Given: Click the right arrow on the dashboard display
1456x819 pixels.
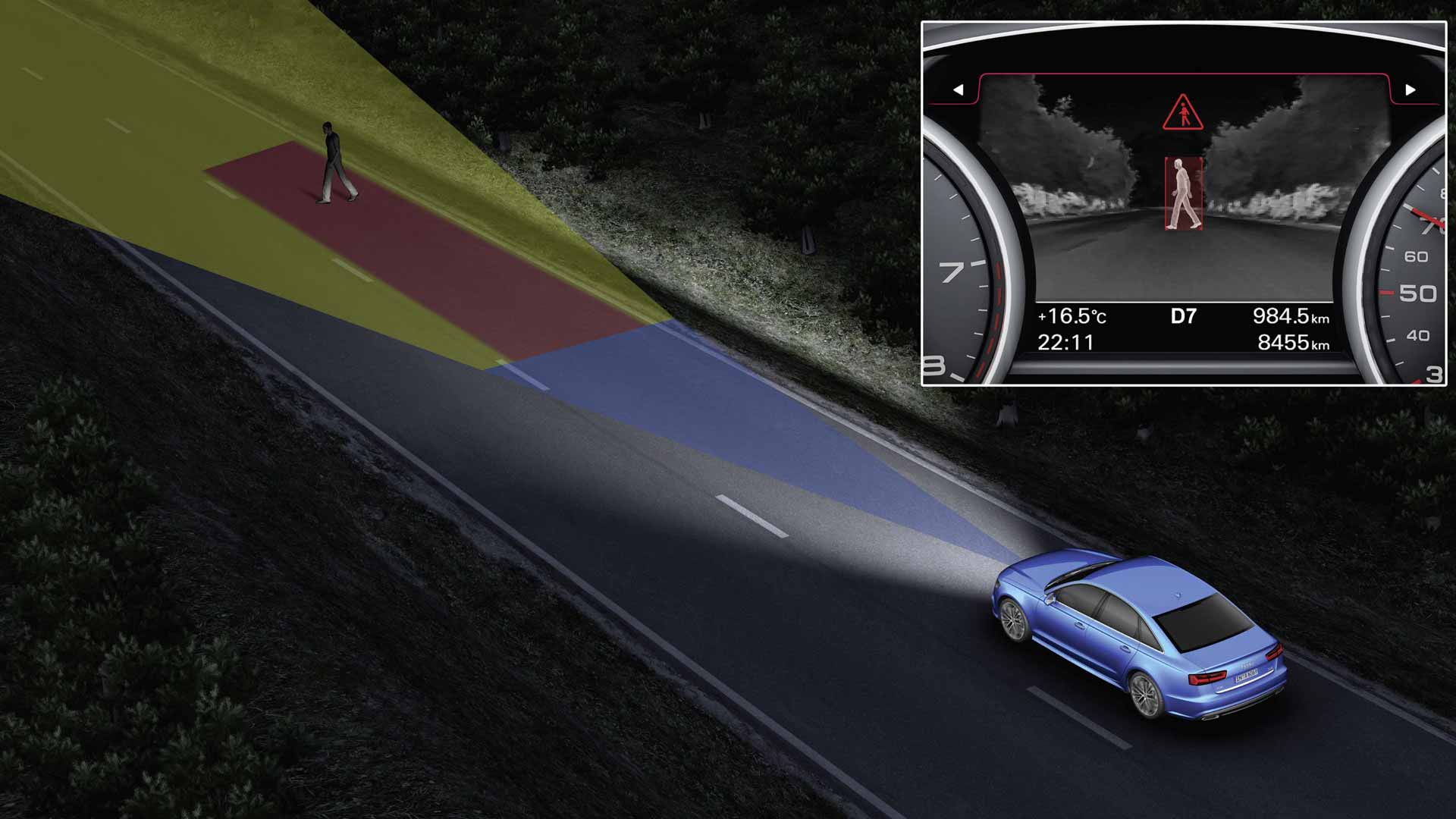Looking at the screenshot, I should point(1410,90).
